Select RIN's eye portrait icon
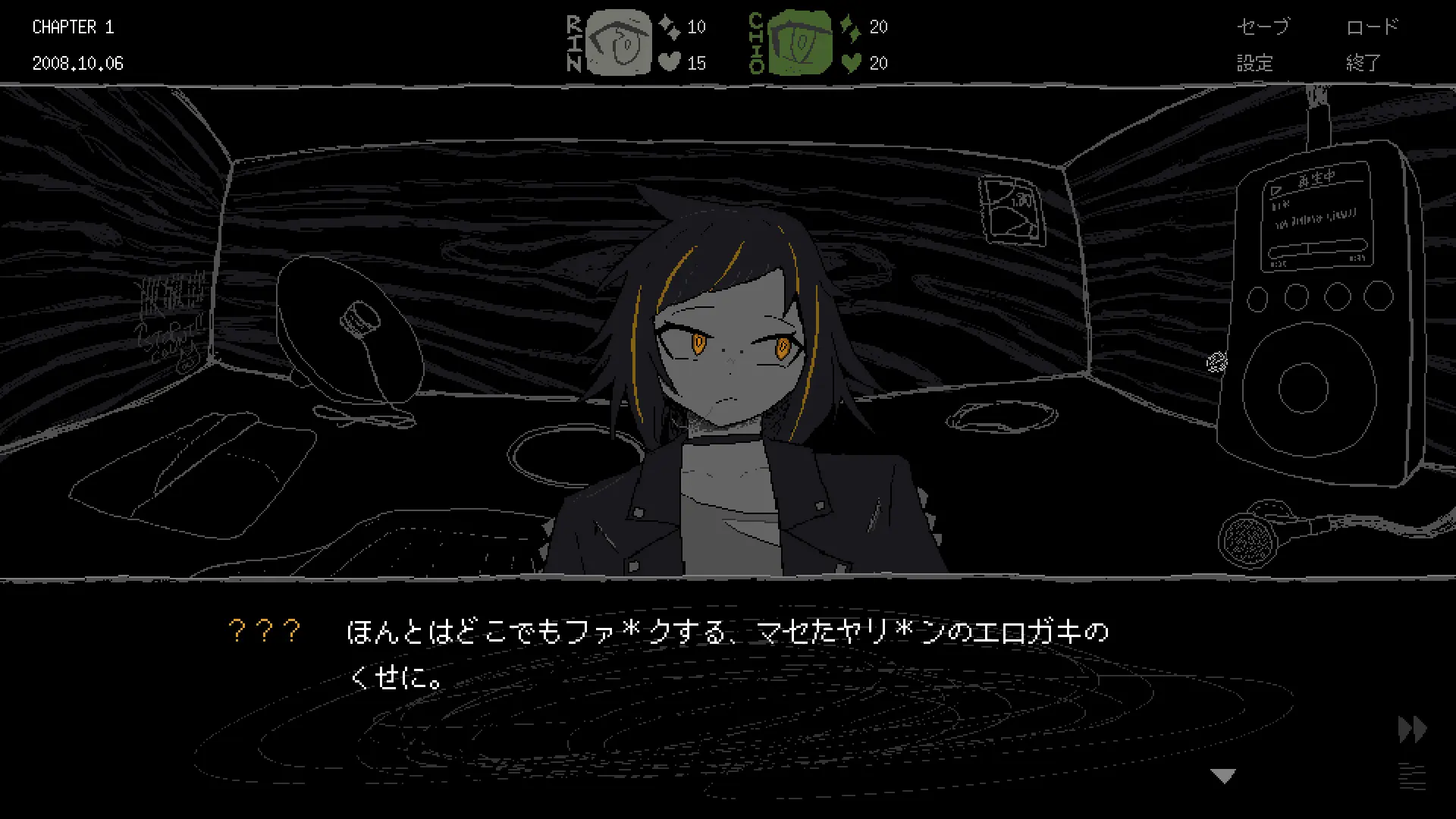Viewport: 1456px width, 819px height. pos(618,43)
